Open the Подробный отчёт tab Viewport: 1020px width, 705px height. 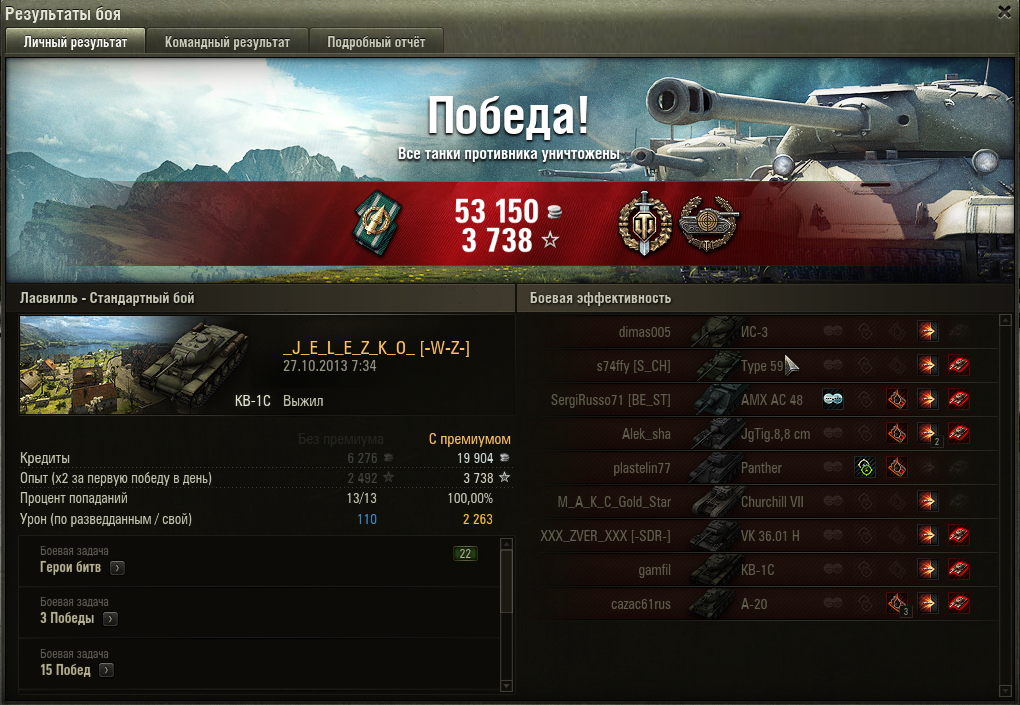[x=376, y=42]
